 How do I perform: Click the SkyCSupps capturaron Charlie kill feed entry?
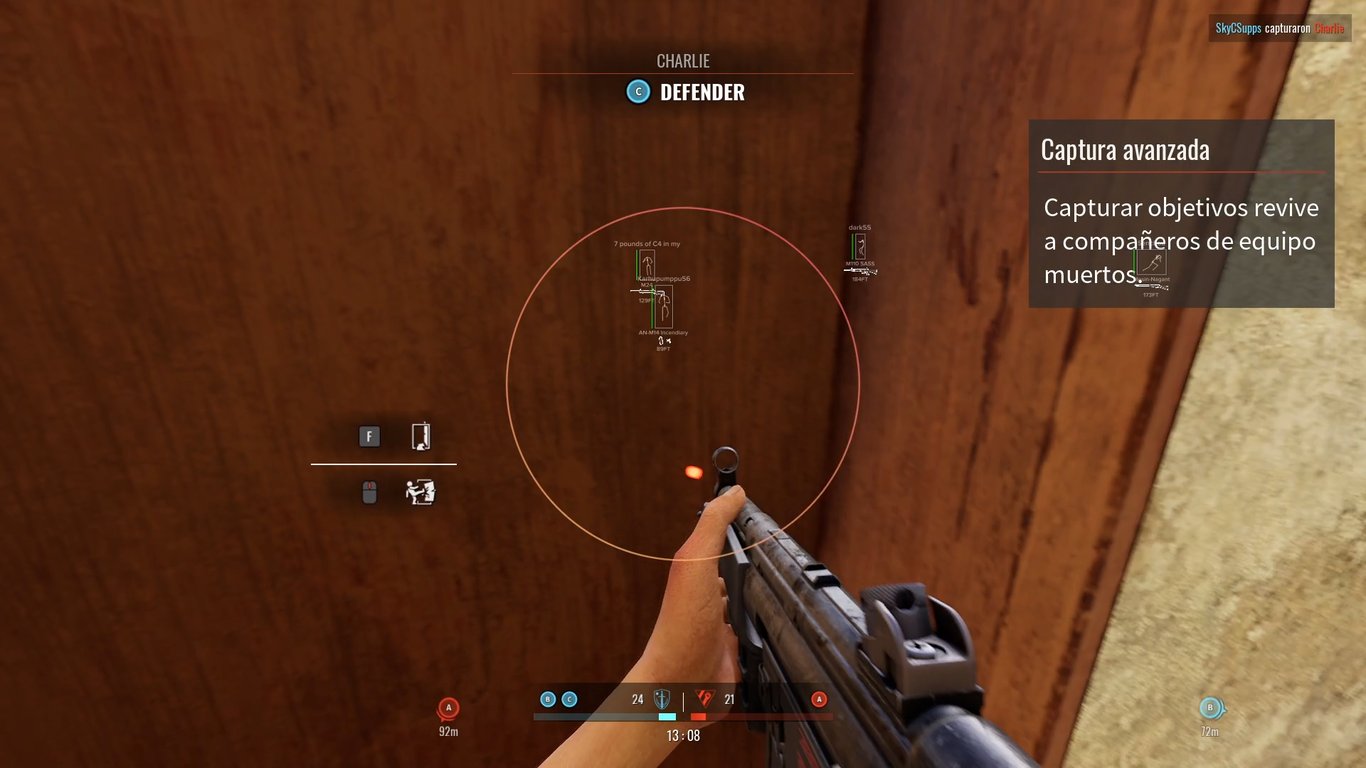pos(1278,28)
